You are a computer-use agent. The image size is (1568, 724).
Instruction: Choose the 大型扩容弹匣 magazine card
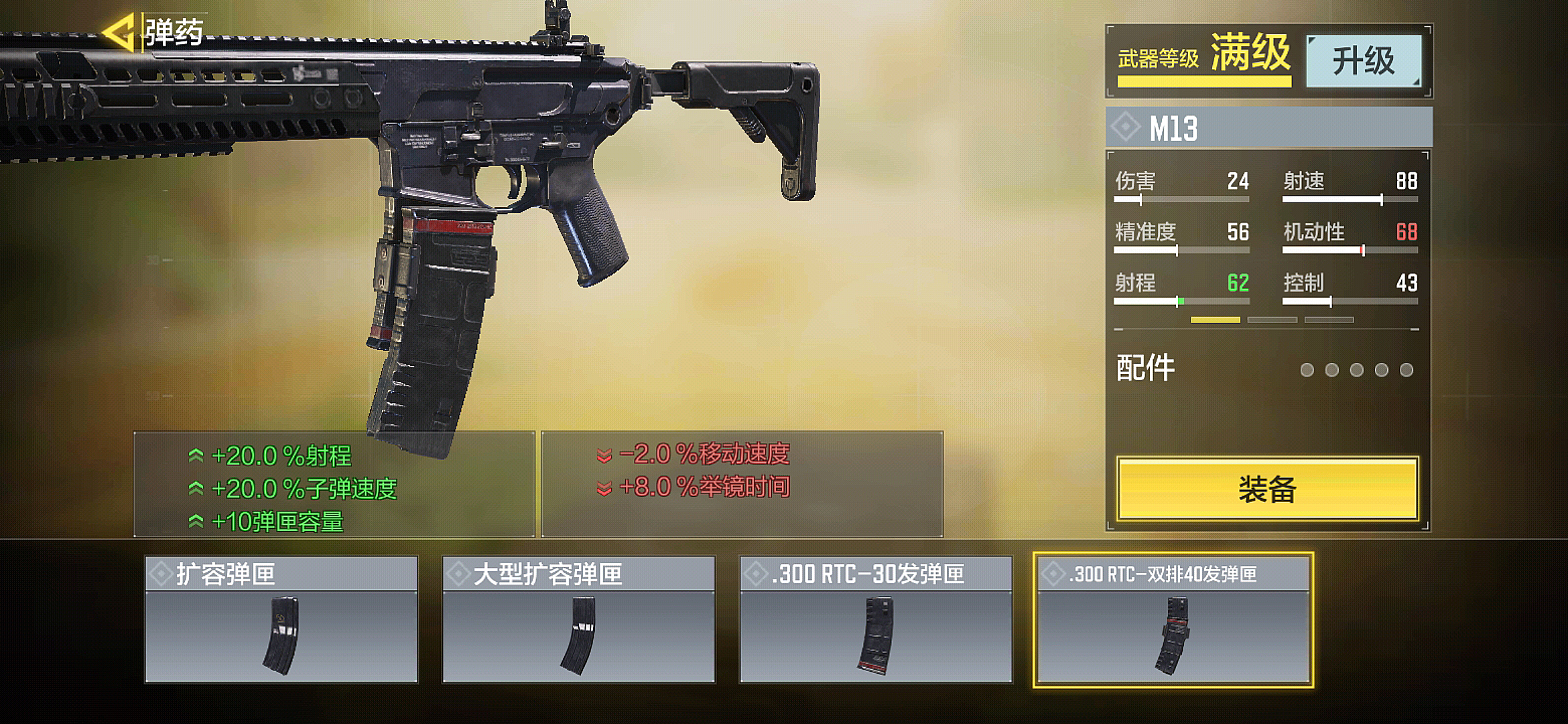[x=579, y=619]
